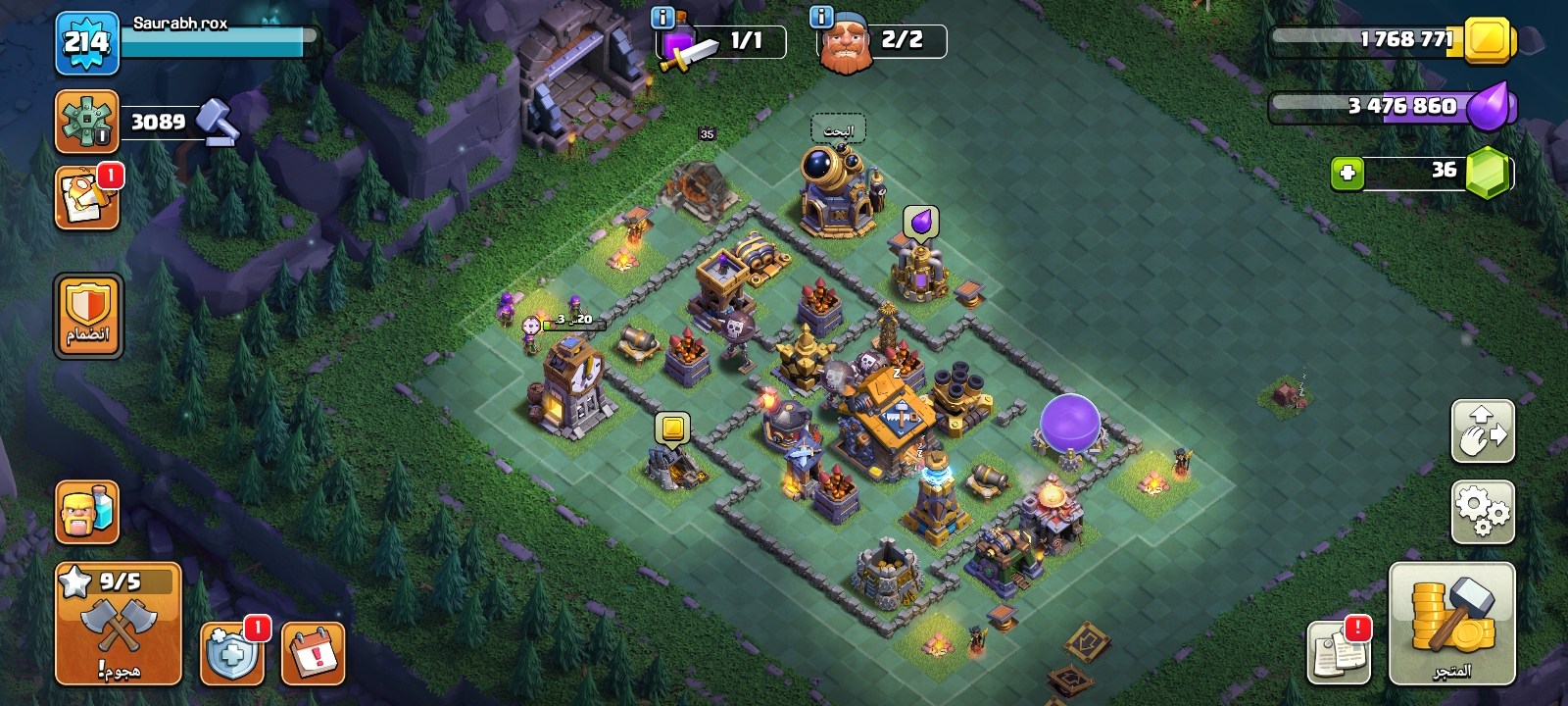Add gems with the green plus button
The height and width of the screenshot is (706, 1568).
coord(1347,173)
